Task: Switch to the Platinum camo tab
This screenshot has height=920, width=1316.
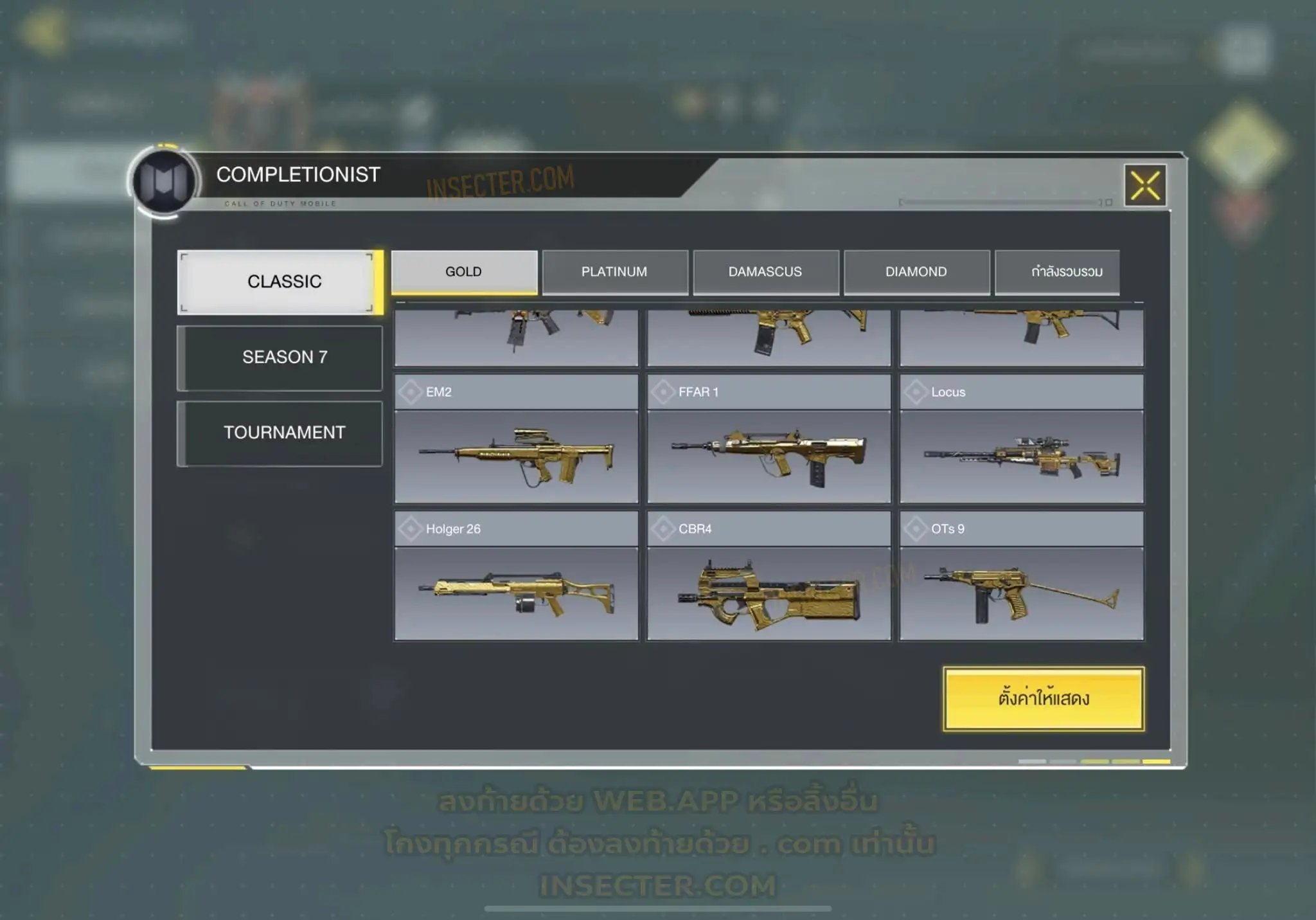Action: [x=615, y=272]
